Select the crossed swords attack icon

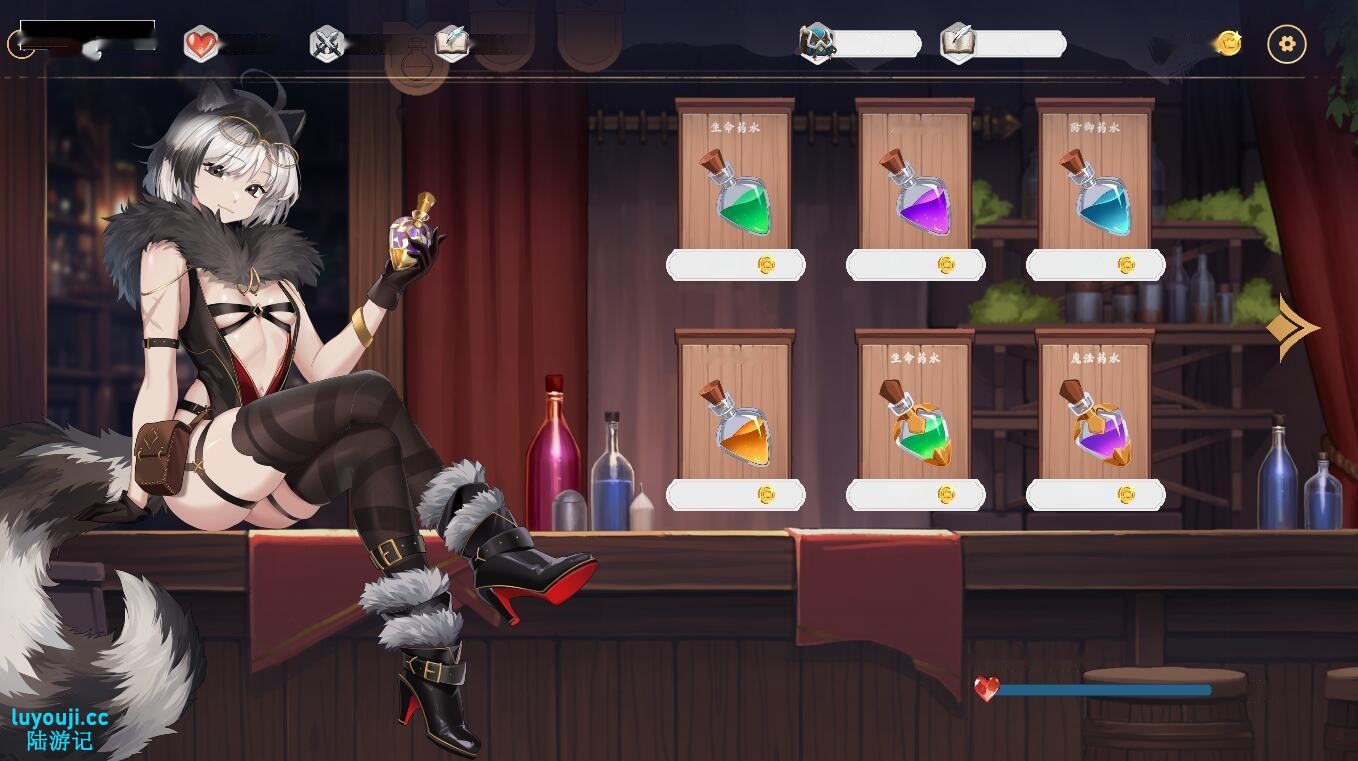point(329,43)
